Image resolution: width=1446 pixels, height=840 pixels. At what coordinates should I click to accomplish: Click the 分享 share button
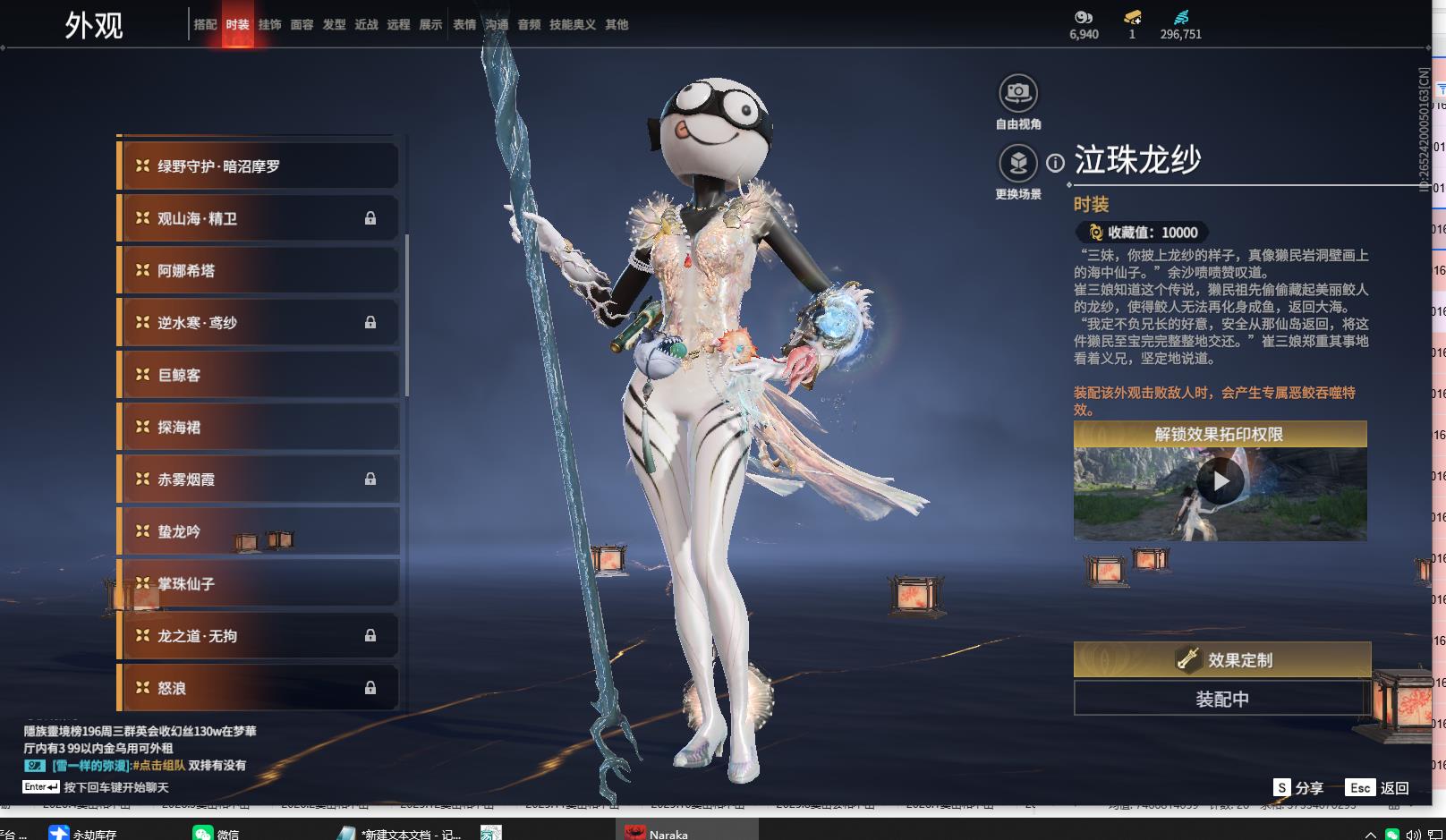[1298, 788]
